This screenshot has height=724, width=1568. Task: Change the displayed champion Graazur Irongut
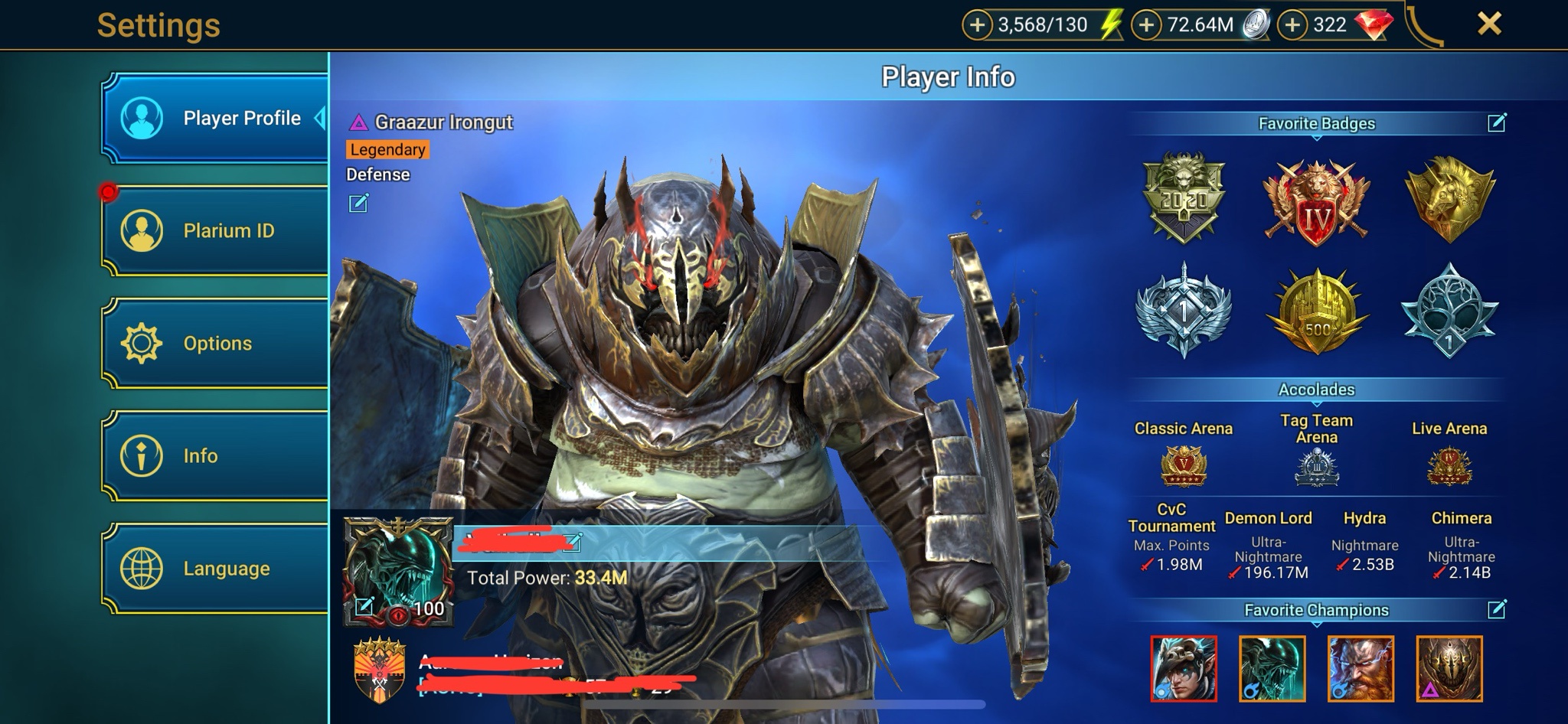(358, 203)
